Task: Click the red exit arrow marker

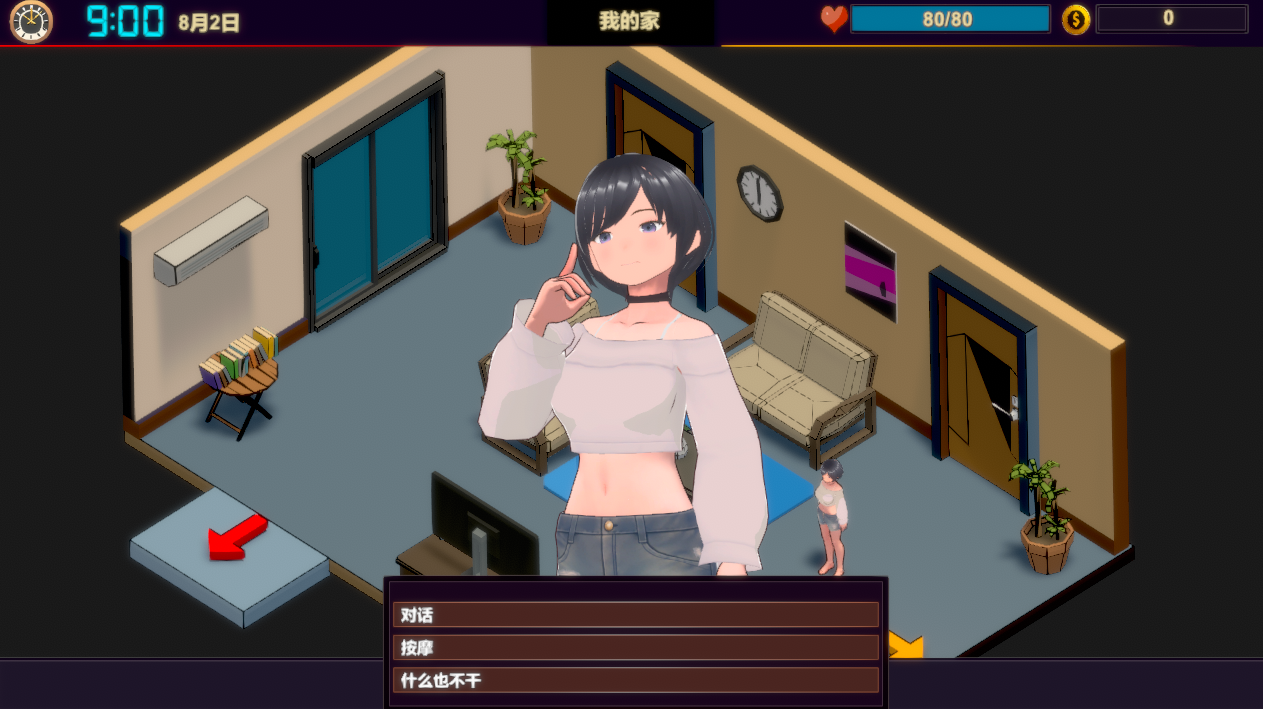Action: point(236,539)
